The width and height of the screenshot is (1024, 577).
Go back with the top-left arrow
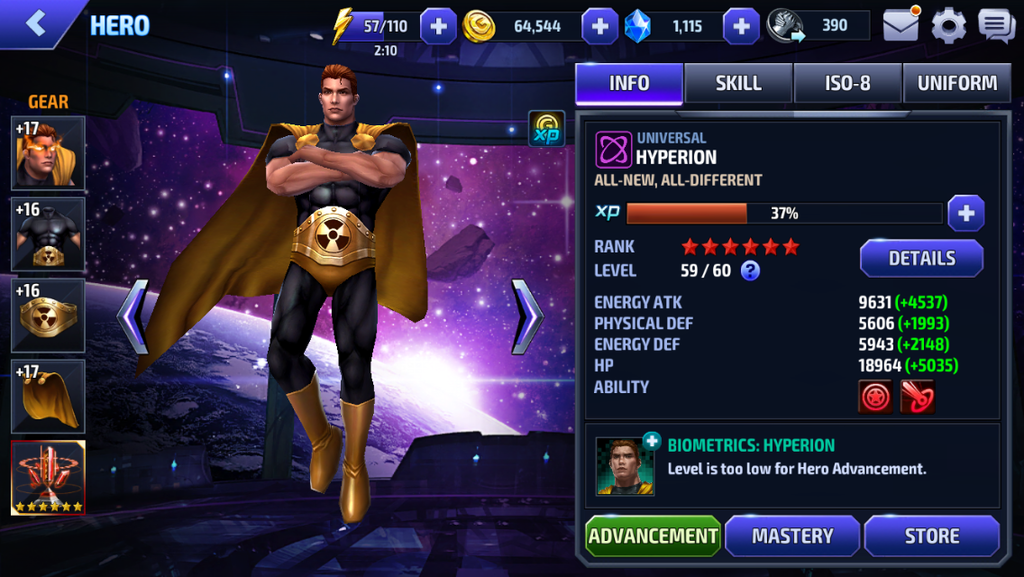37,24
